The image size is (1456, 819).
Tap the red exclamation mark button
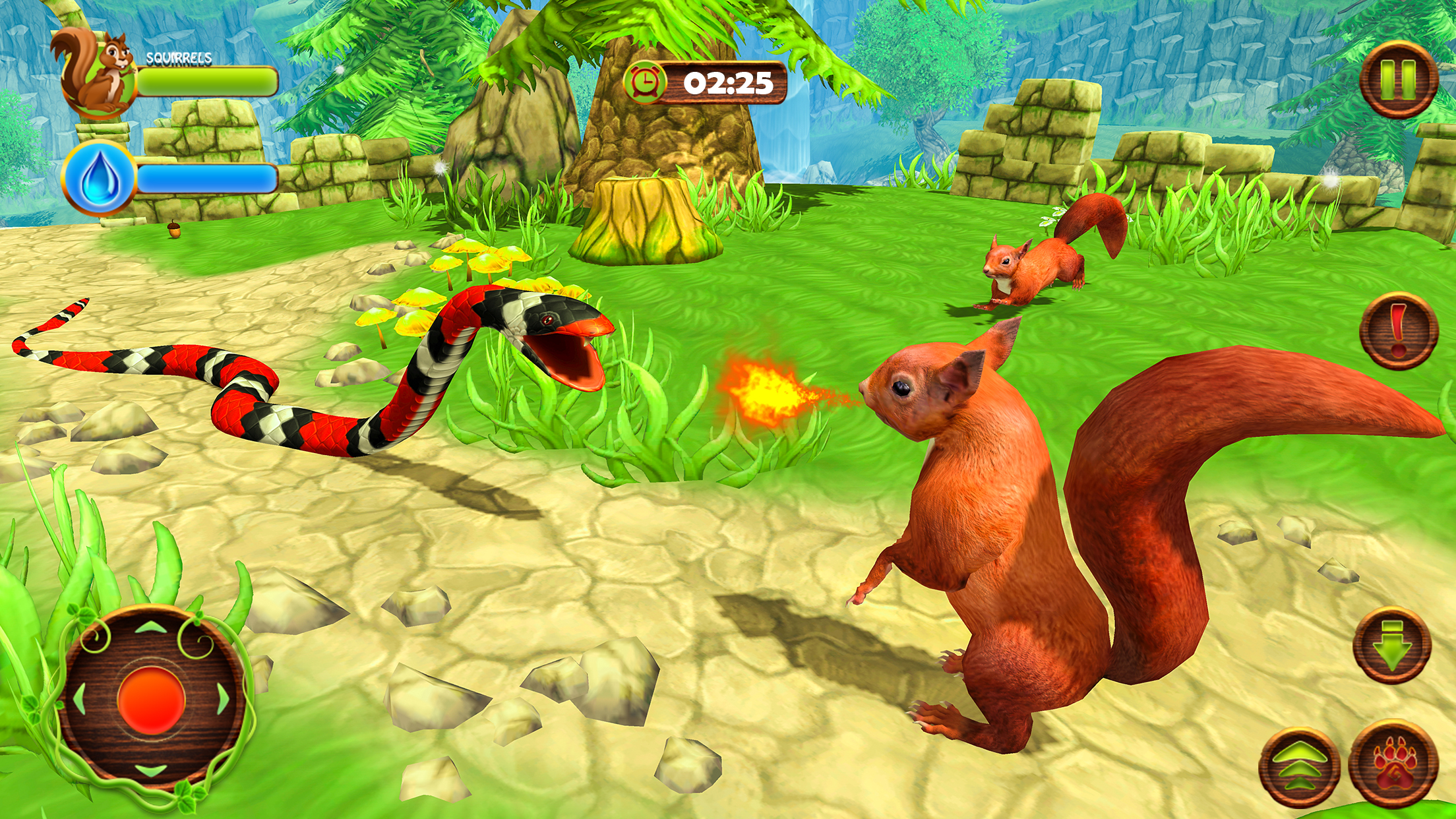pyautogui.click(x=1398, y=330)
